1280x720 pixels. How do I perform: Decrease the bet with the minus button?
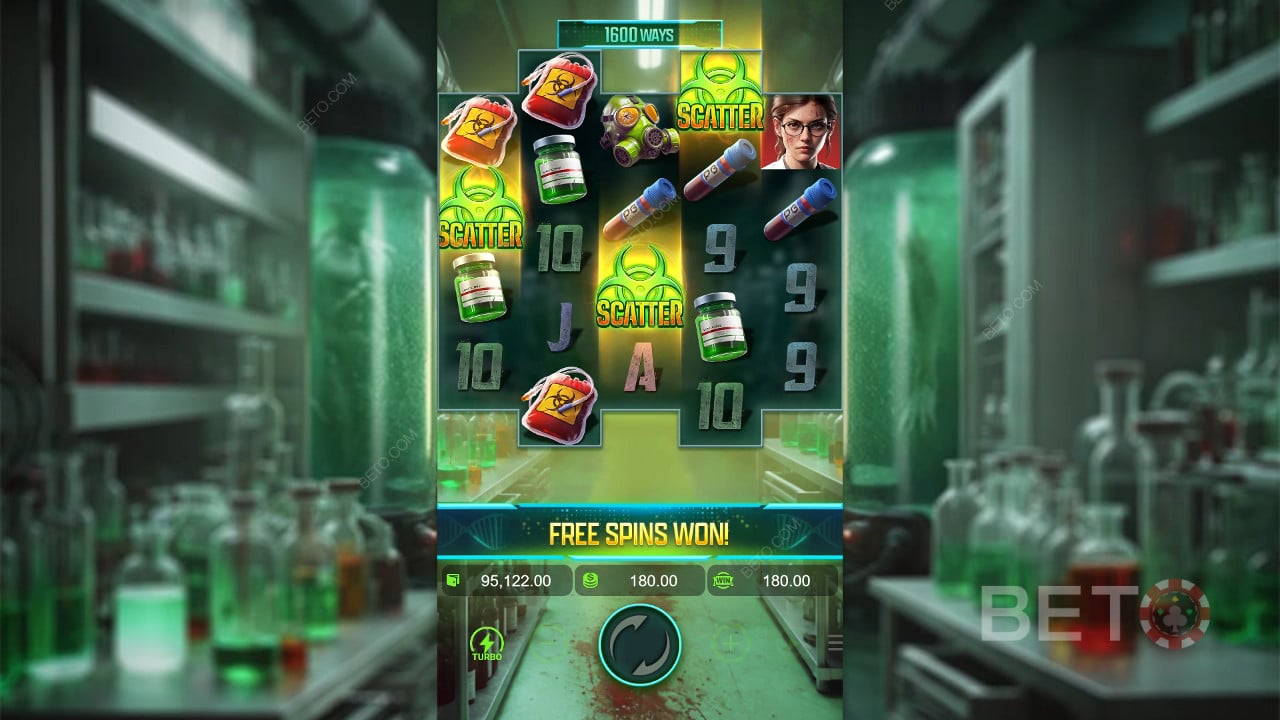tap(551, 645)
